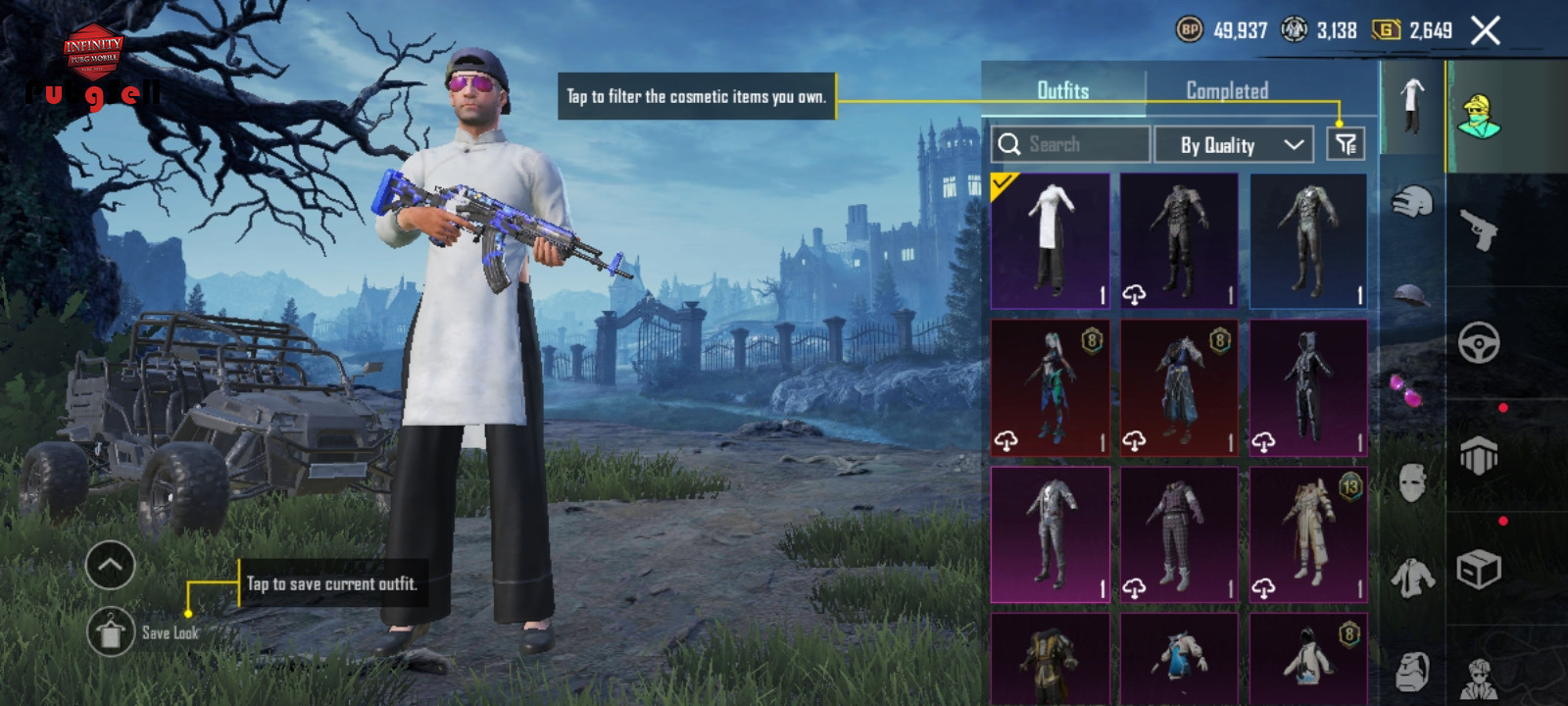The image size is (1568, 706).
Task: Select the silver-haired teal female outfit
Action: [x=1050, y=388]
